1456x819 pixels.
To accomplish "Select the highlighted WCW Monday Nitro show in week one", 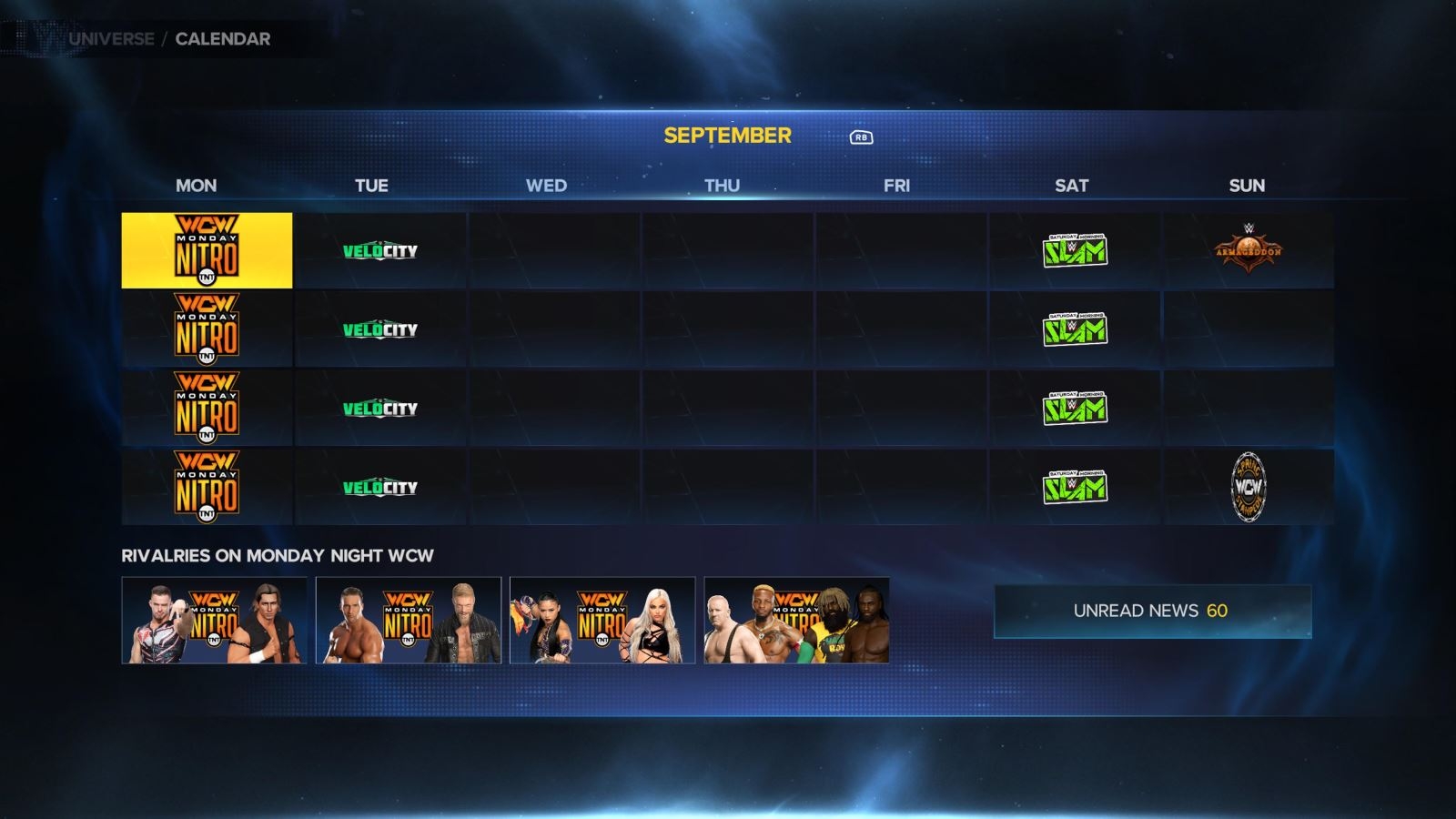I will (207, 249).
